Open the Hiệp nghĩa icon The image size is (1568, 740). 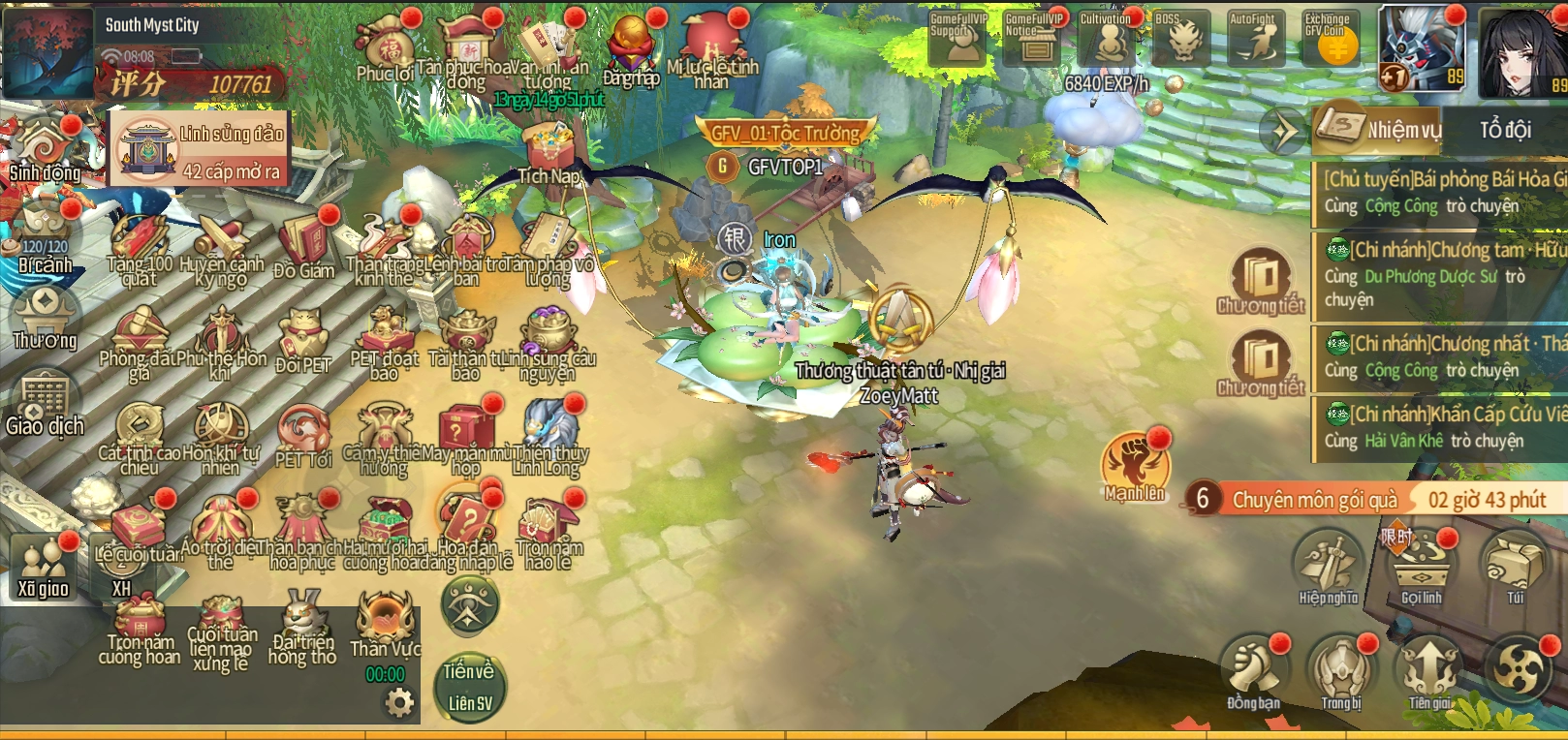1329,564
